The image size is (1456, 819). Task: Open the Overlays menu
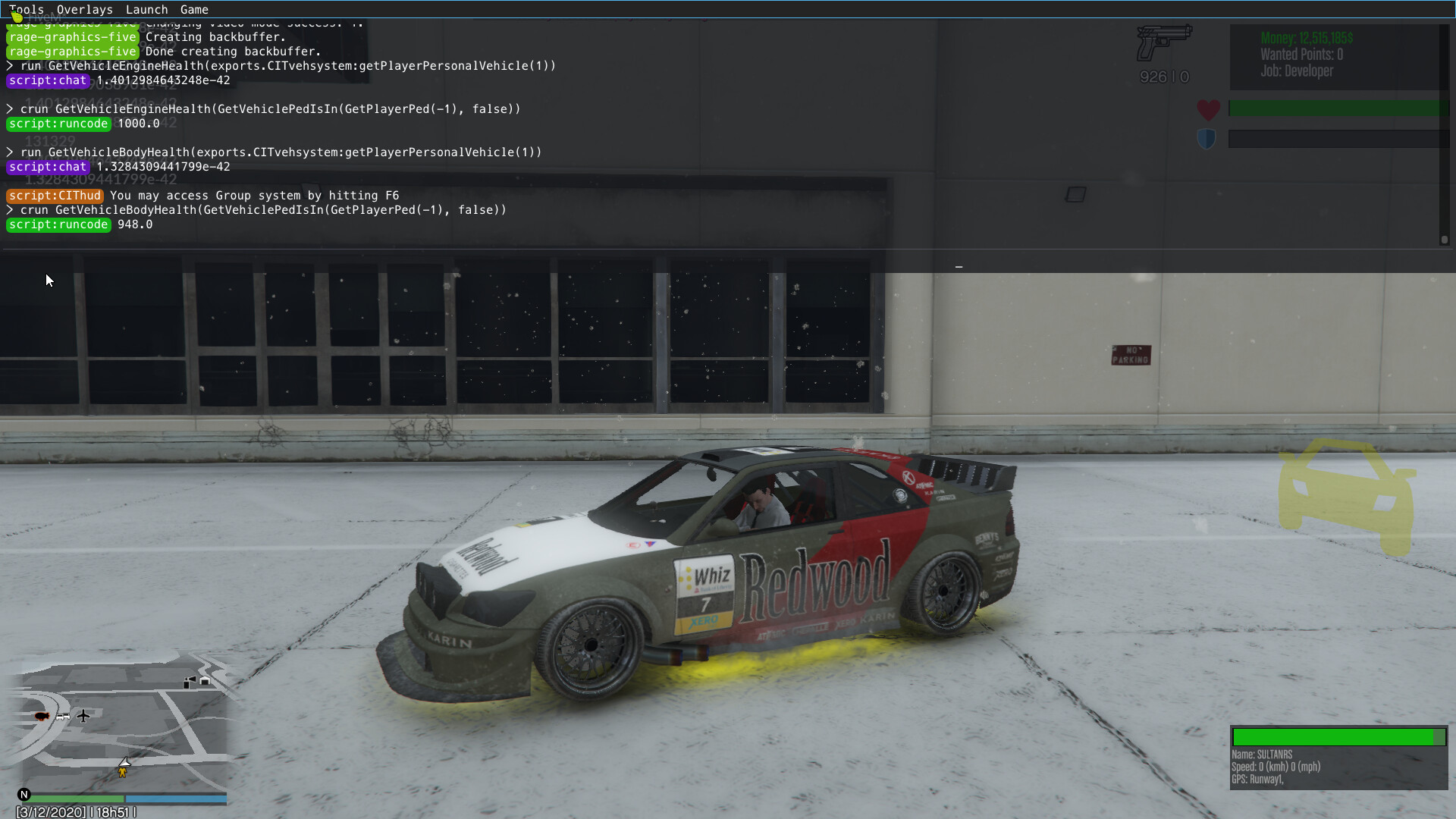click(84, 9)
